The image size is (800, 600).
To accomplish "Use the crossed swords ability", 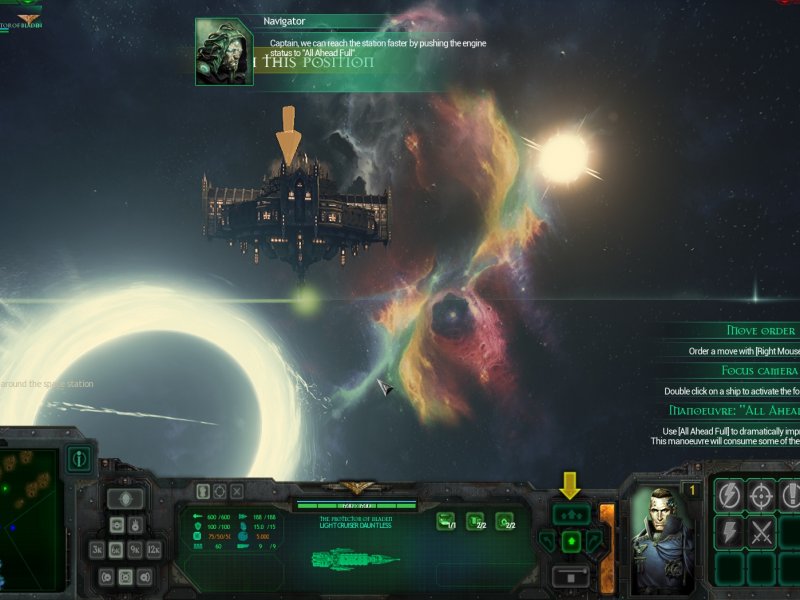I will [762, 532].
